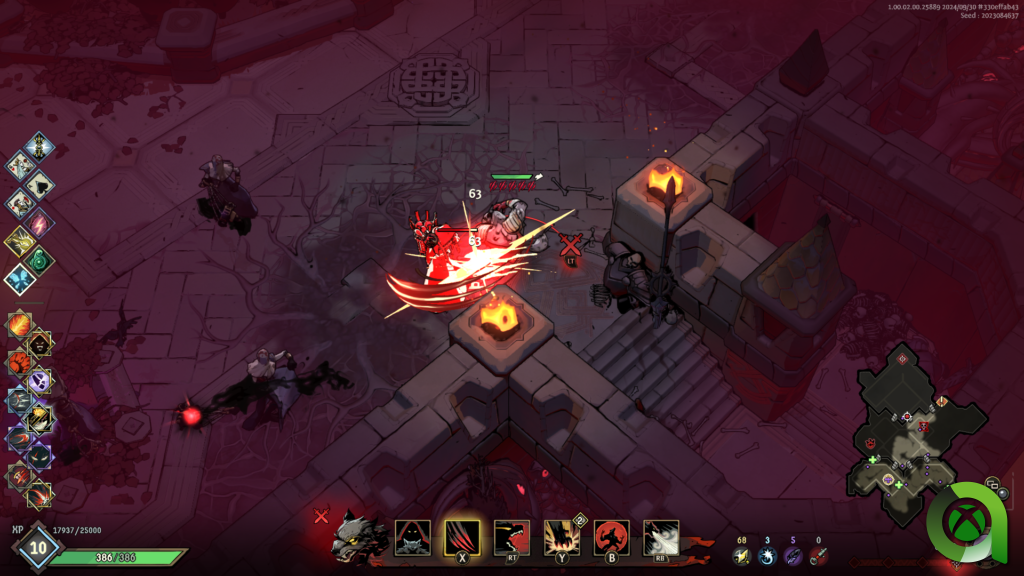Click the purple feather resource icon
The height and width of the screenshot is (576, 1024).
click(793, 556)
